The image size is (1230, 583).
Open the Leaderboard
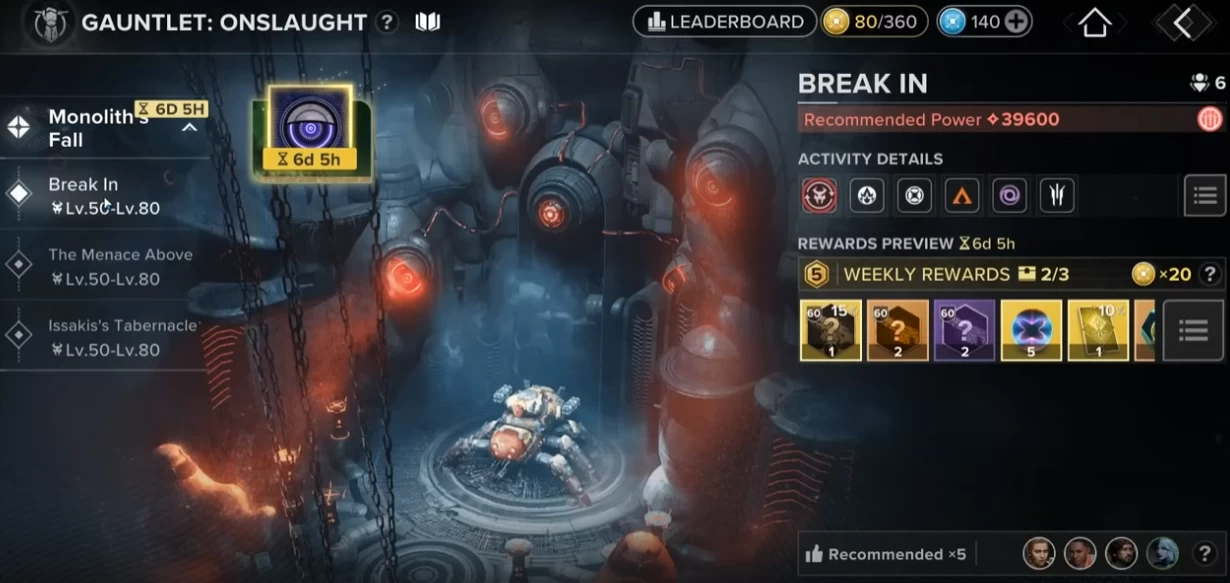click(725, 22)
